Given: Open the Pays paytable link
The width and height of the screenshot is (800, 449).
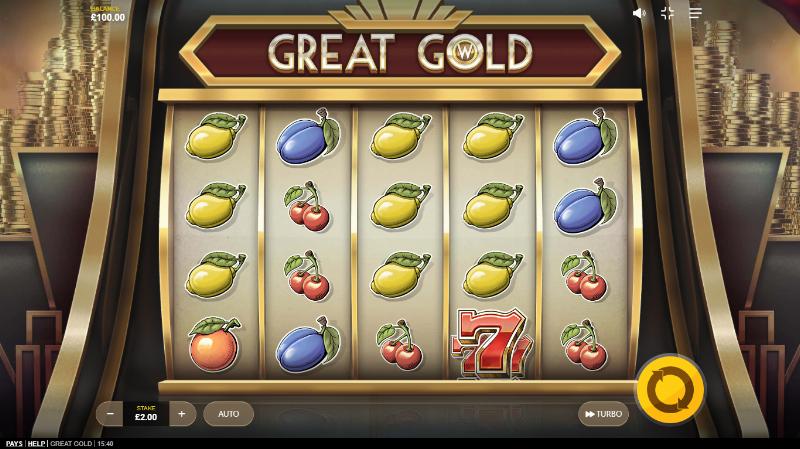Looking at the screenshot, I should coord(14,443).
